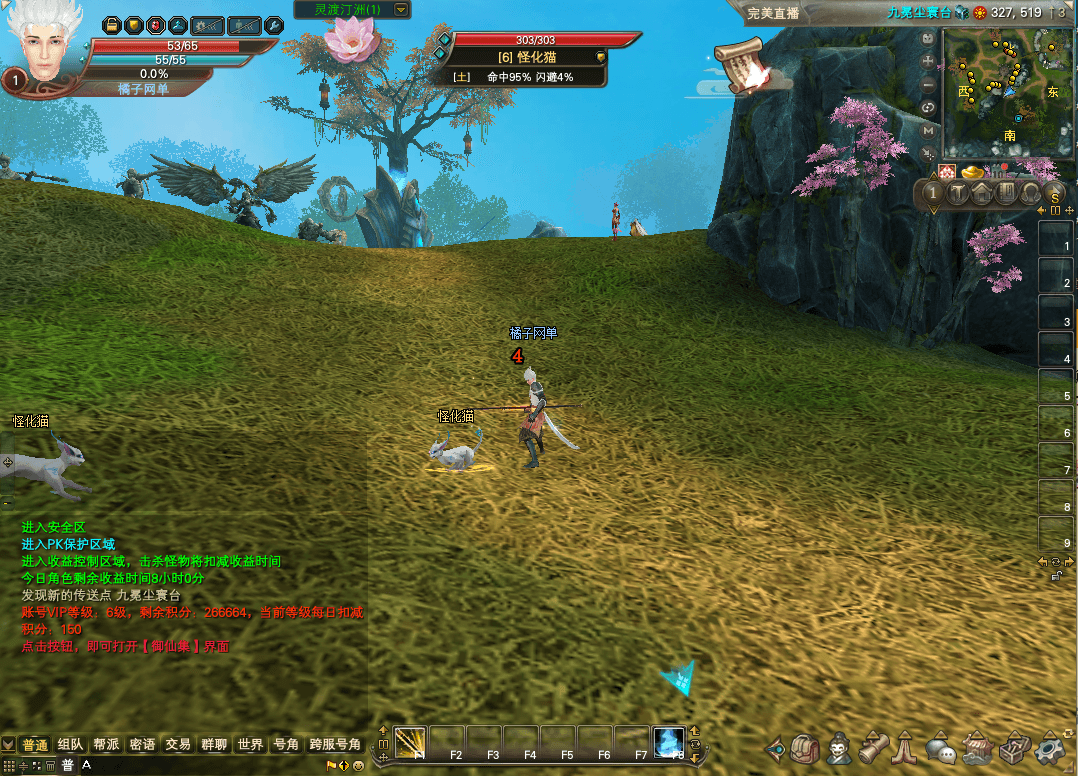
Task: Open the world map via M button
Action: tap(928, 130)
